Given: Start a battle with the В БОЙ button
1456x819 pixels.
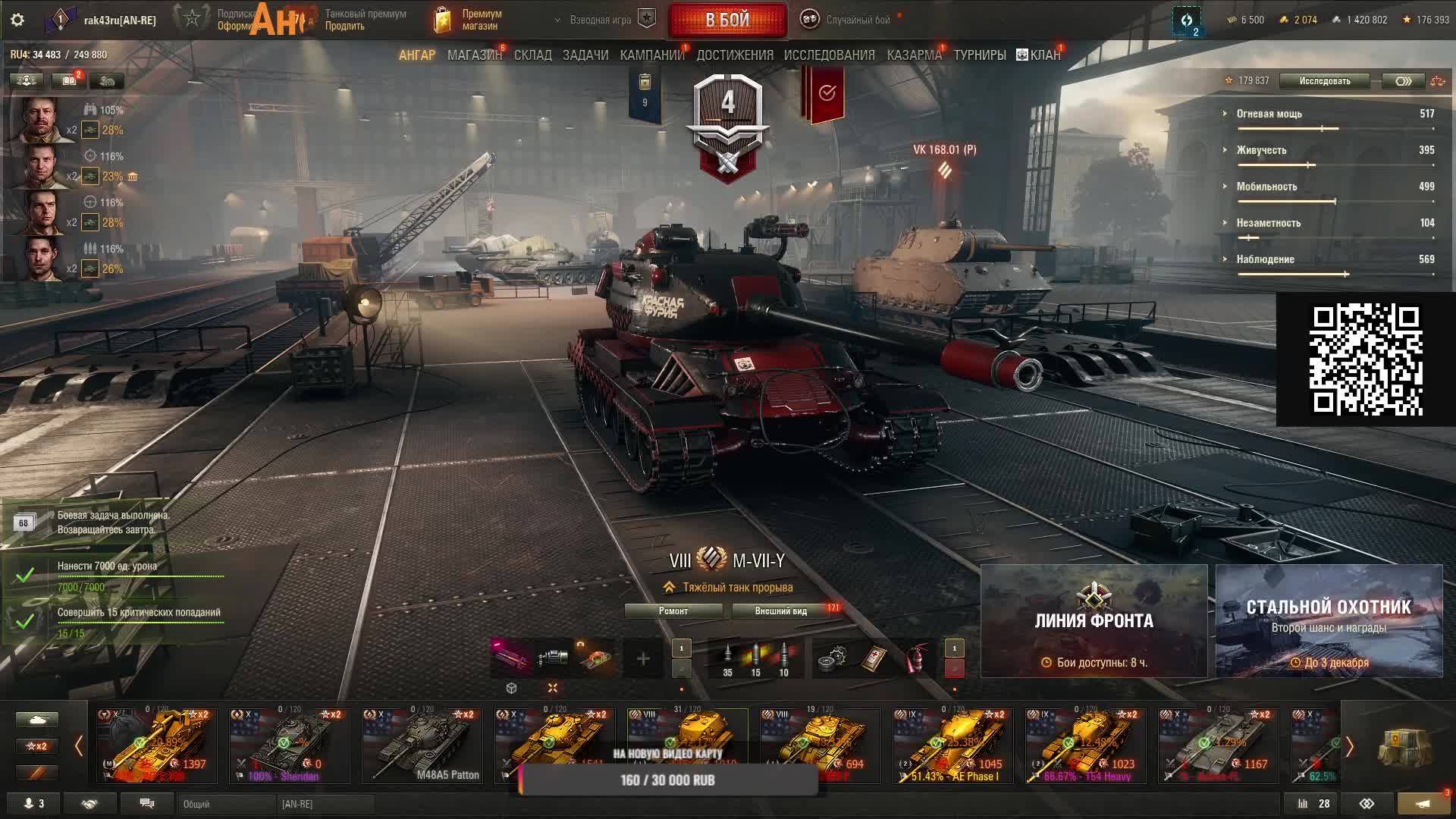Looking at the screenshot, I should (x=727, y=20).
